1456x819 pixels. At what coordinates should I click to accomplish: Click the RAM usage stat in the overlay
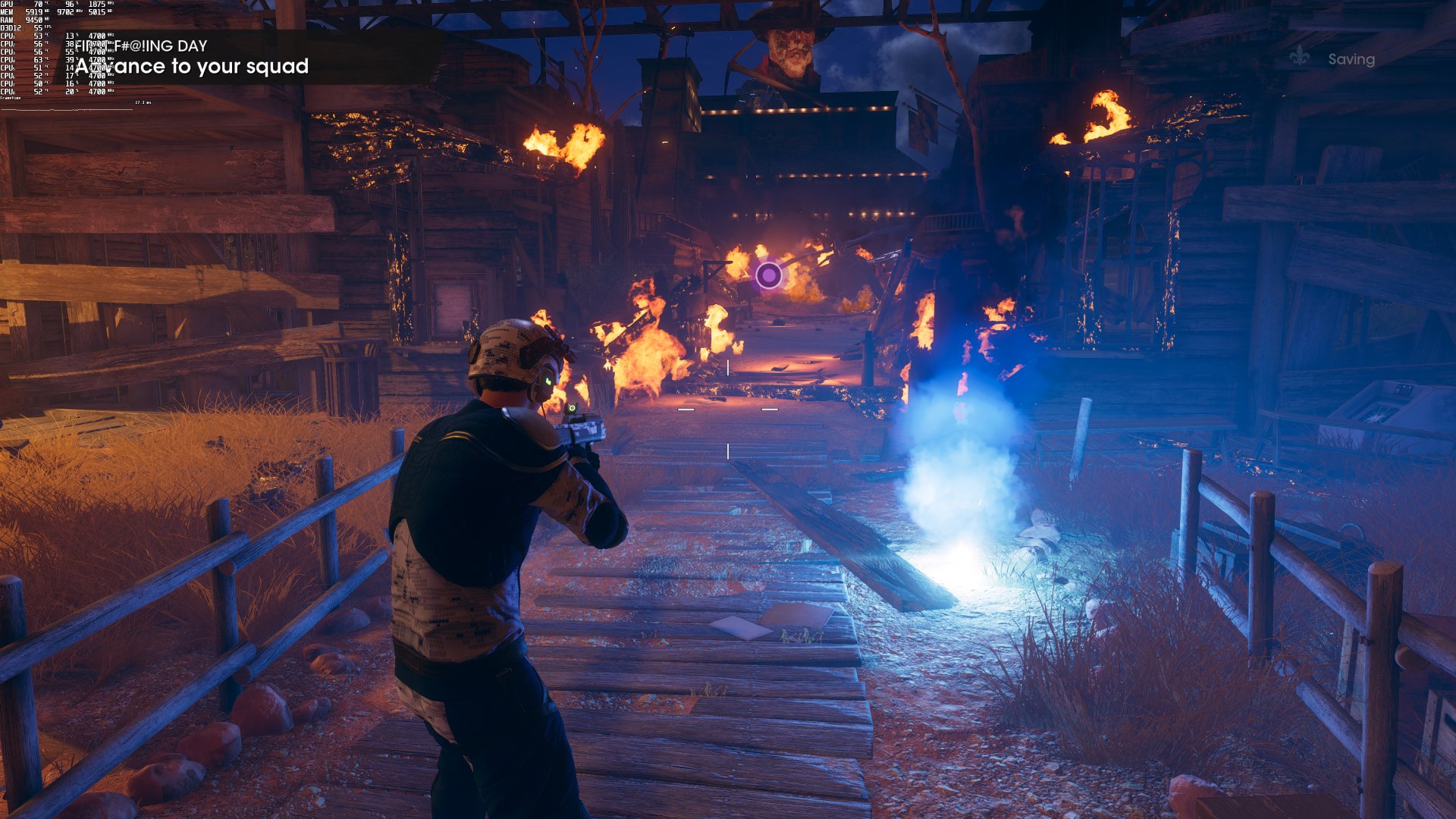coord(34,20)
